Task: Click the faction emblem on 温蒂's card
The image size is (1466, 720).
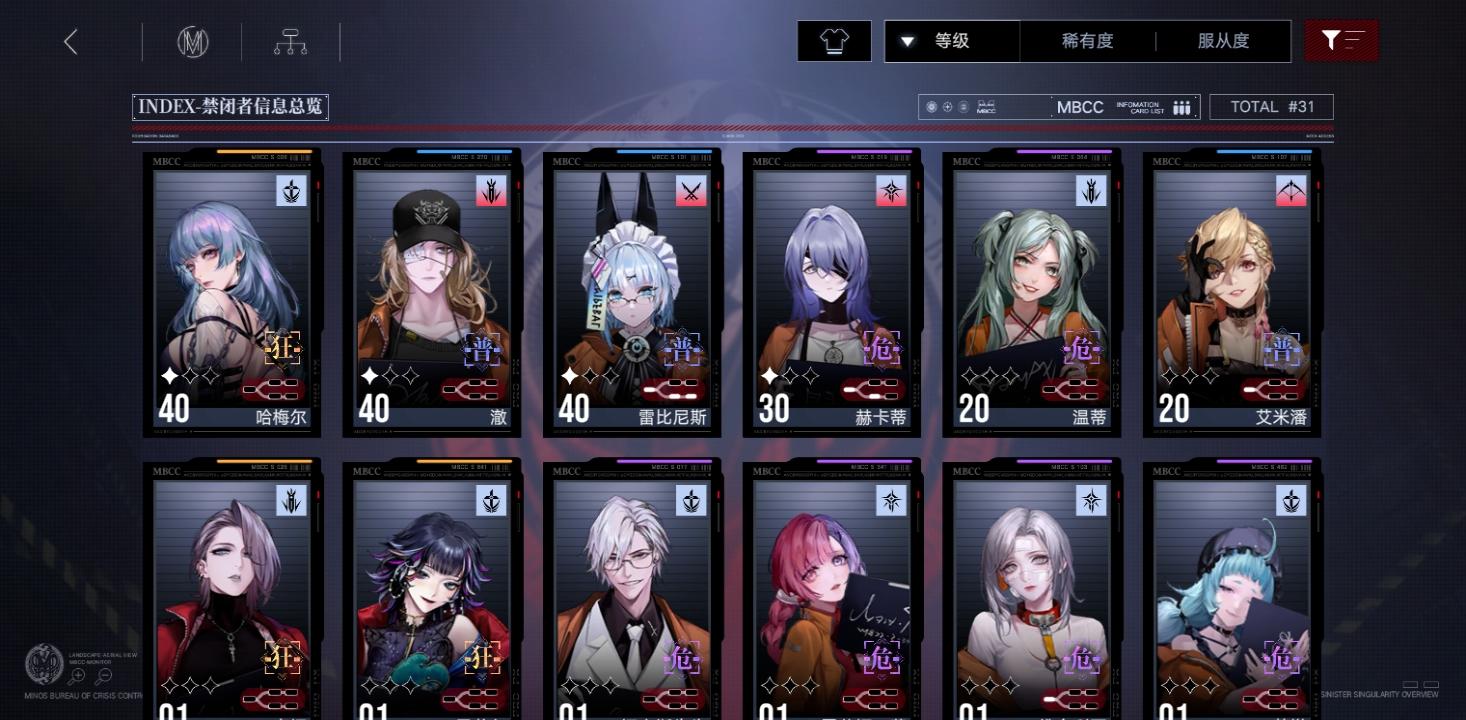Action: (1092, 191)
